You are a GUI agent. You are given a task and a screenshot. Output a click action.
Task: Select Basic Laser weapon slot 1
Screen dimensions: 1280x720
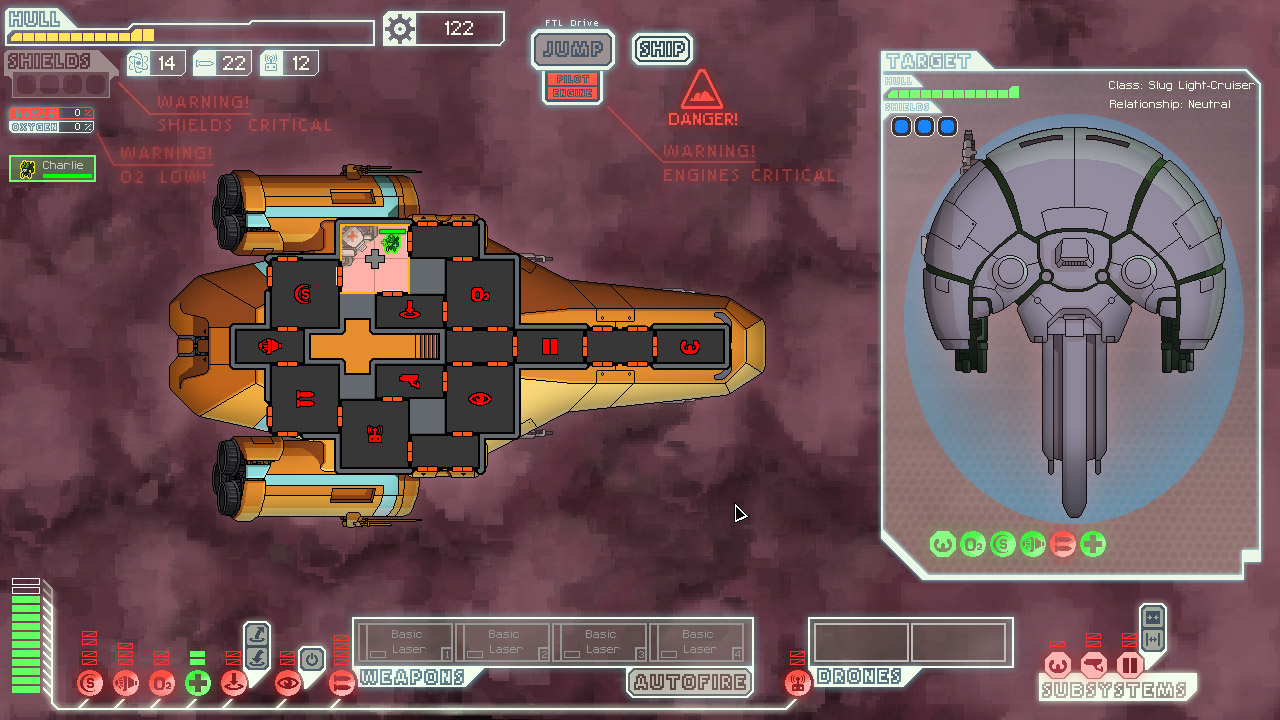(406, 641)
